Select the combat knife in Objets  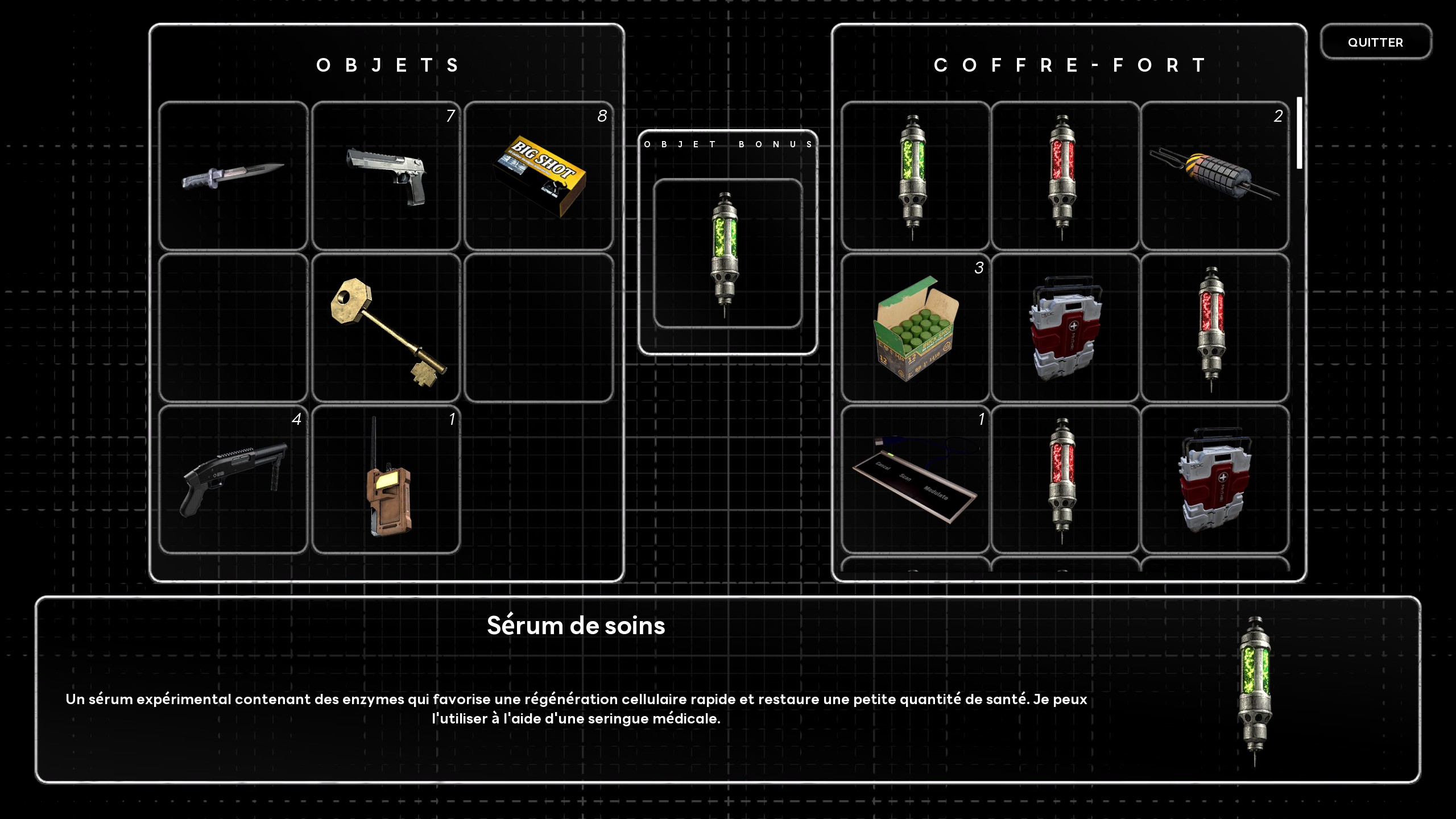[x=233, y=176]
